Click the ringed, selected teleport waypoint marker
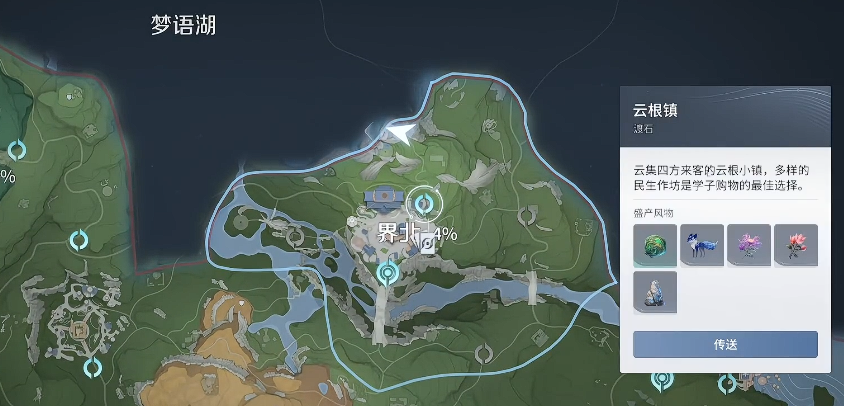The width and height of the screenshot is (844, 406). [x=424, y=204]
